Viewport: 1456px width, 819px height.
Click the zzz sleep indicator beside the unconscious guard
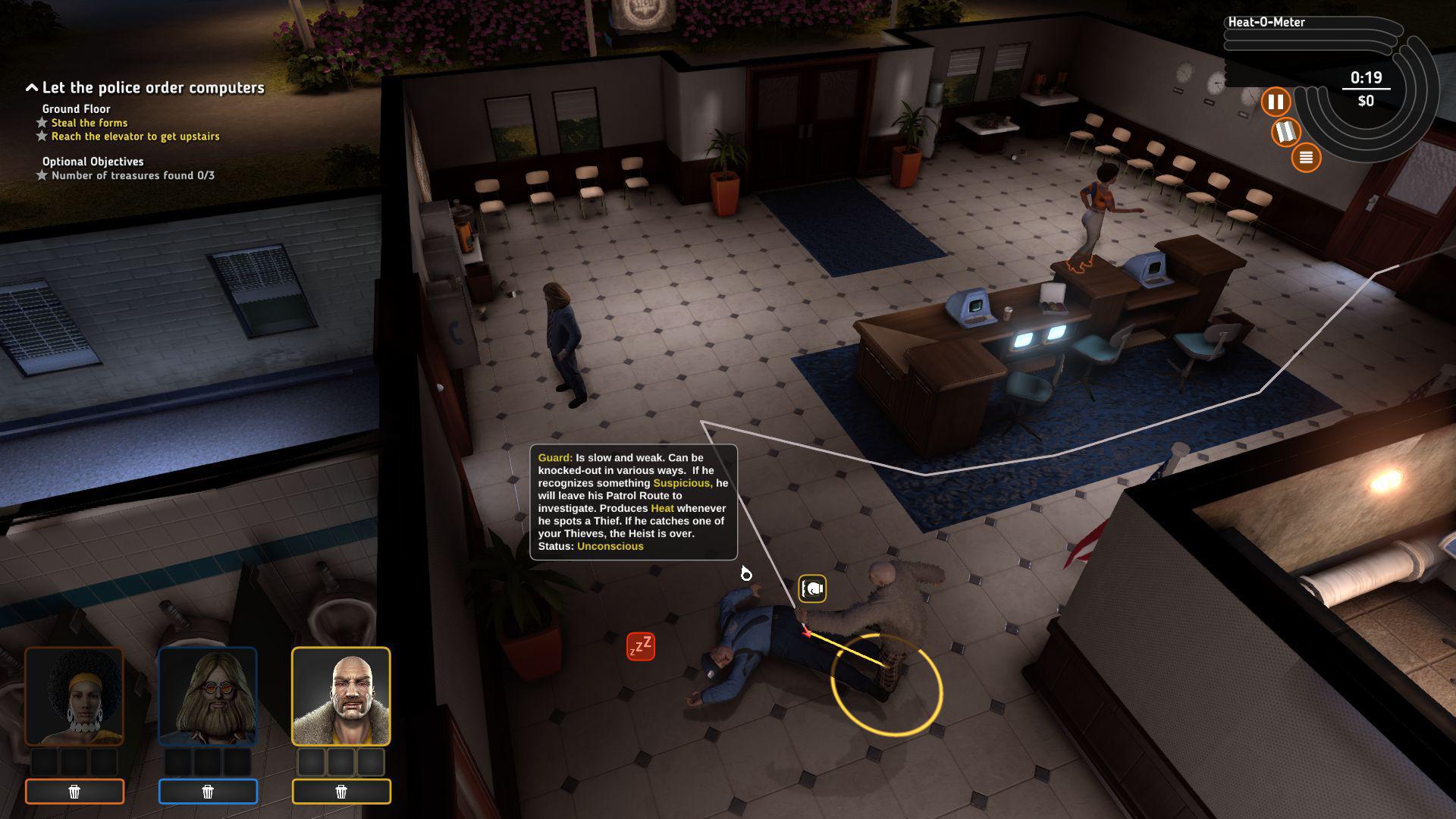(x=641, y=646)
